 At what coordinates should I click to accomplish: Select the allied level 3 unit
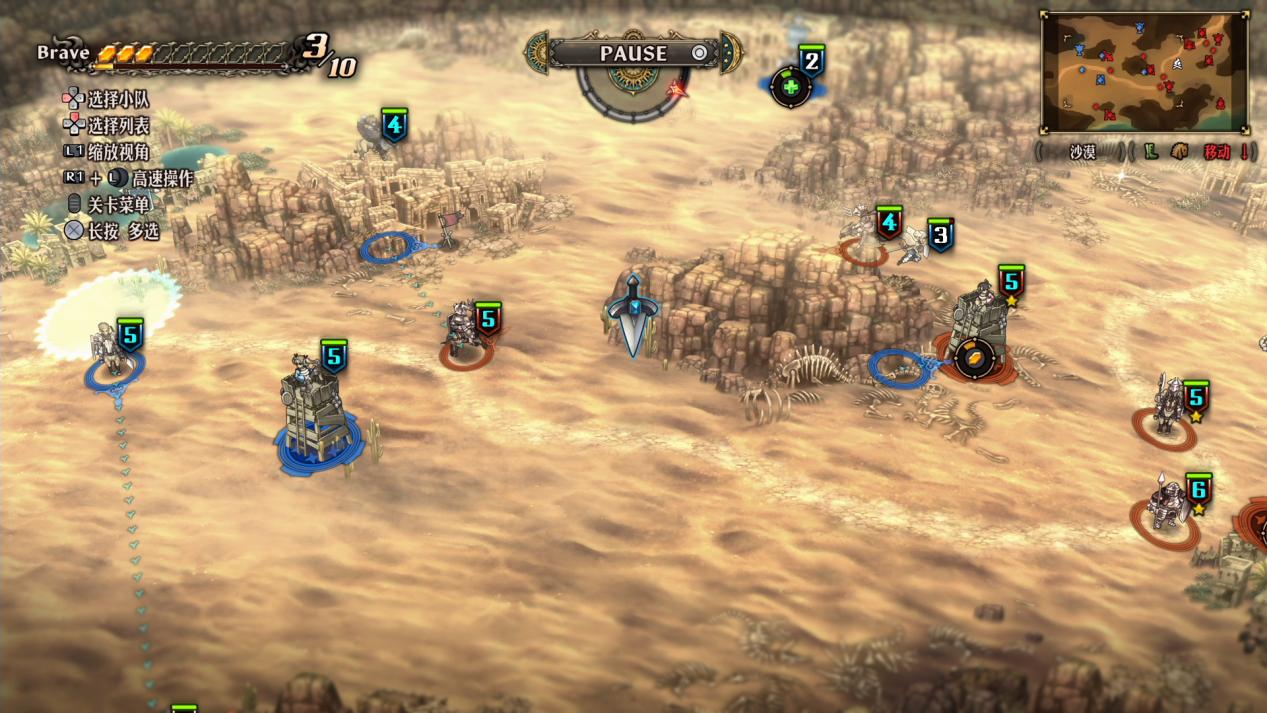(917, 244)
